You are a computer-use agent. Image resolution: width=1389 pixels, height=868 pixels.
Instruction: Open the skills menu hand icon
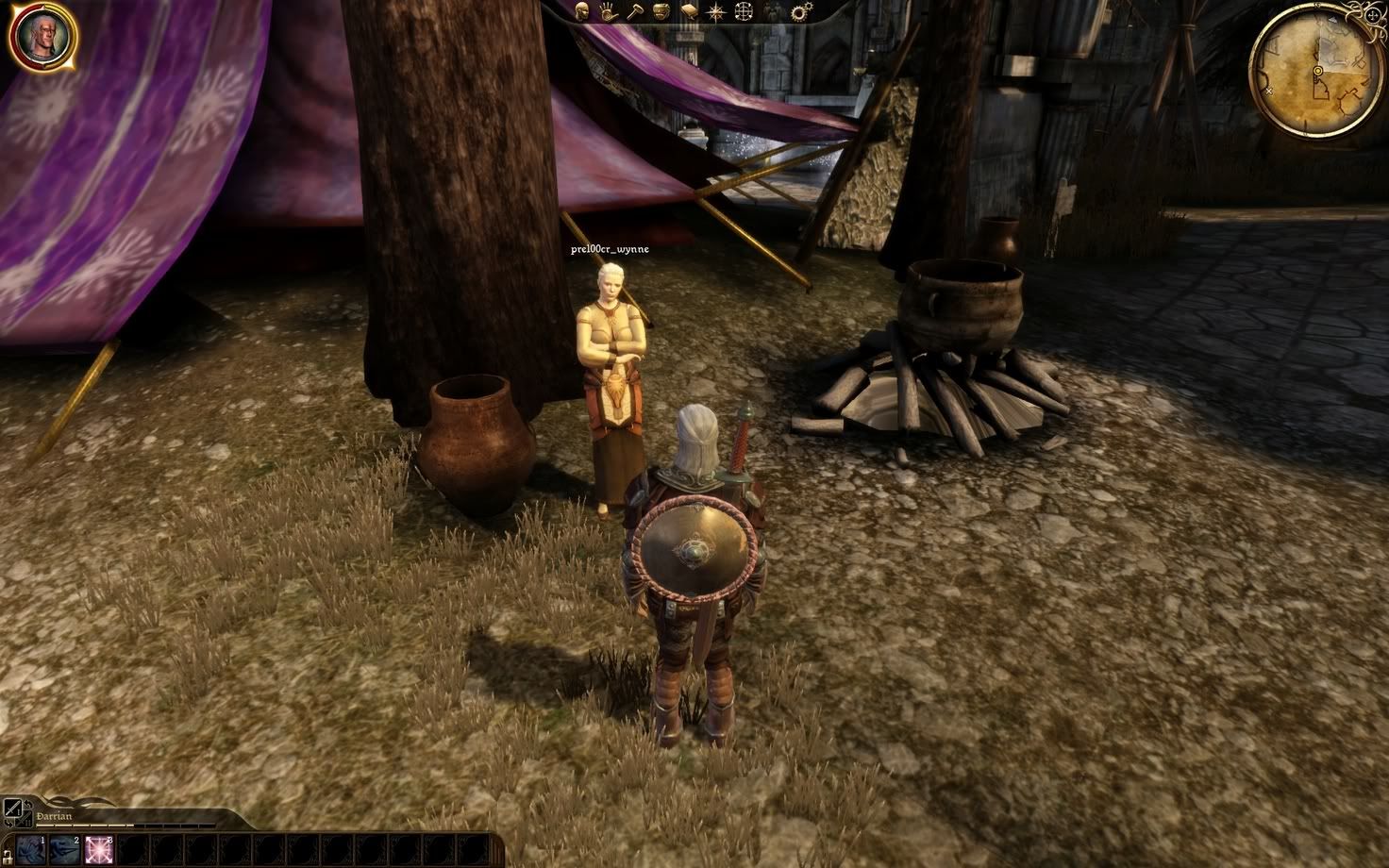(609, 12)
